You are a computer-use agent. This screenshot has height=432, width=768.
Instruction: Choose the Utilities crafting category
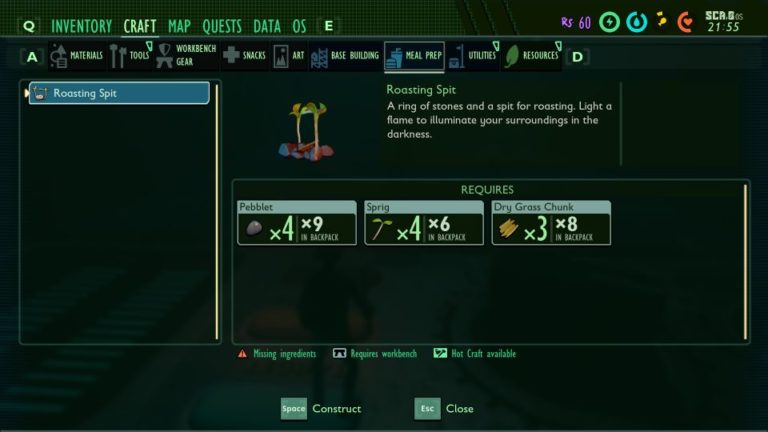(x=472, y=56)
